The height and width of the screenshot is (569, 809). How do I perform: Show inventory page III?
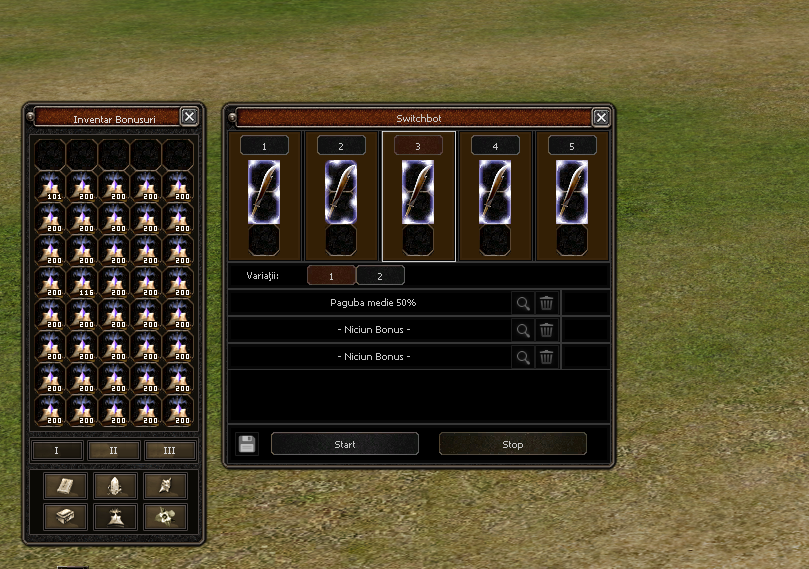point(170,451)
